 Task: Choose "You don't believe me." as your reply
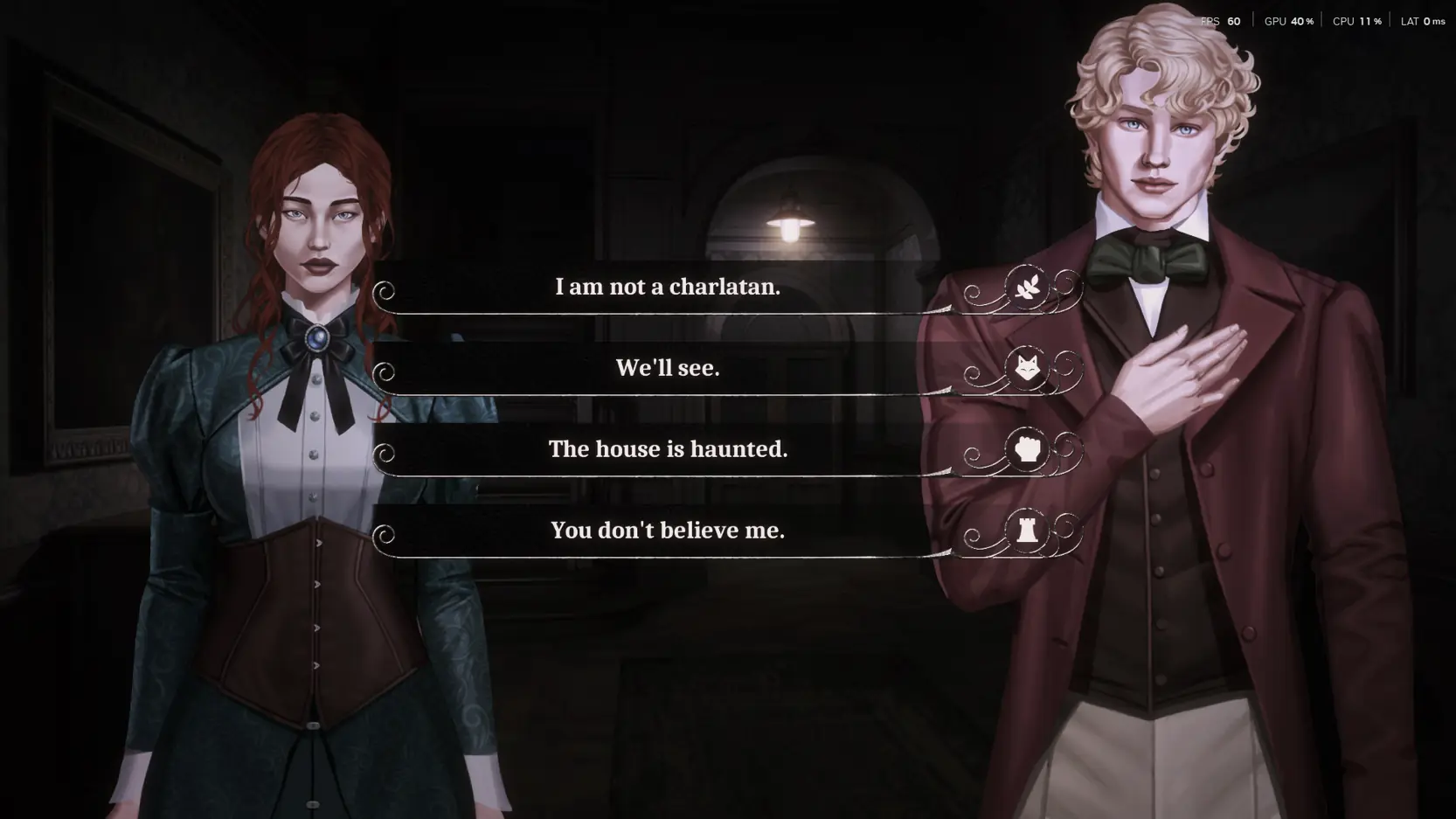tap(668, 531)
